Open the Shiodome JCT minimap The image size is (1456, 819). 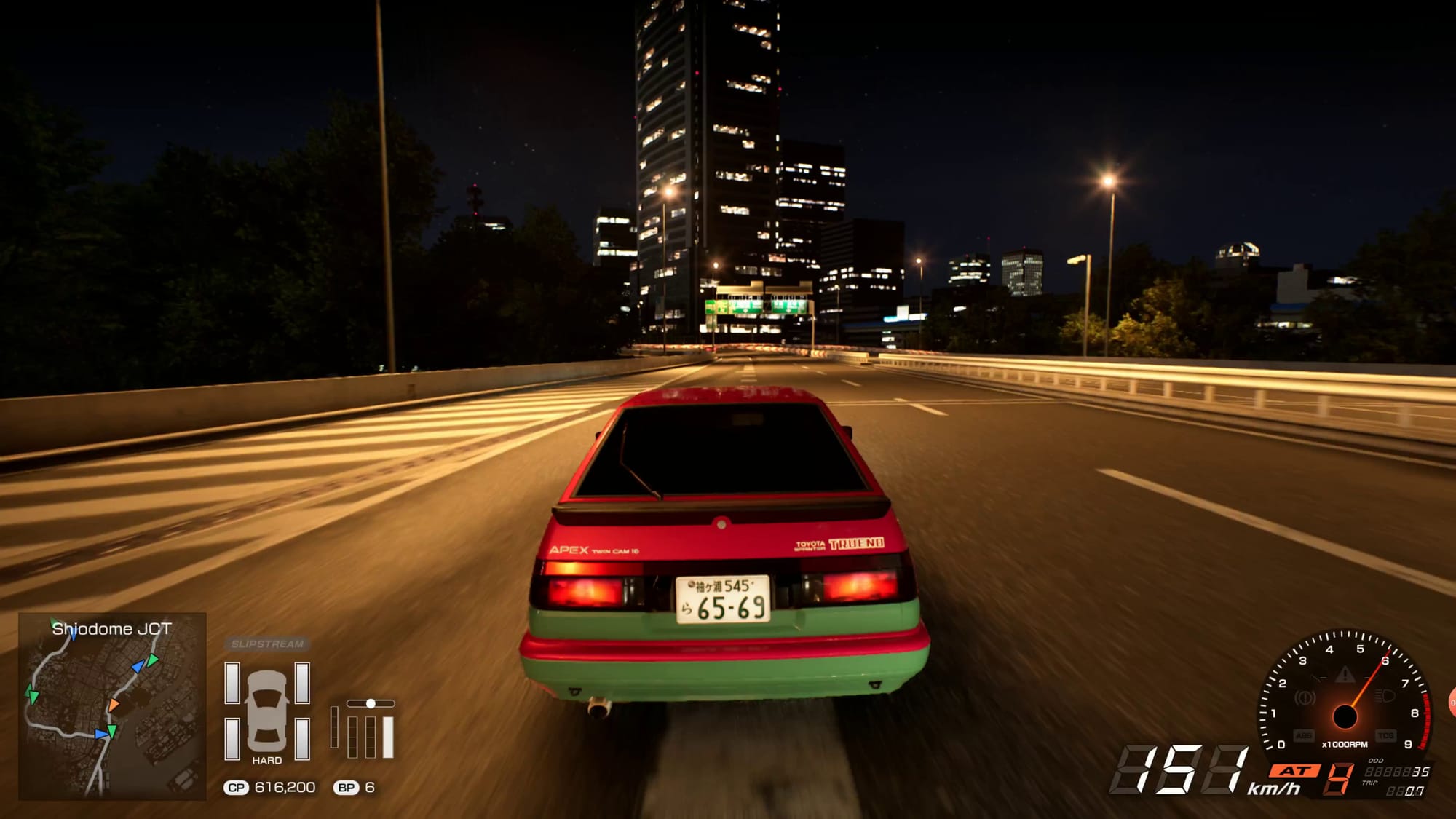pos(112,706)
